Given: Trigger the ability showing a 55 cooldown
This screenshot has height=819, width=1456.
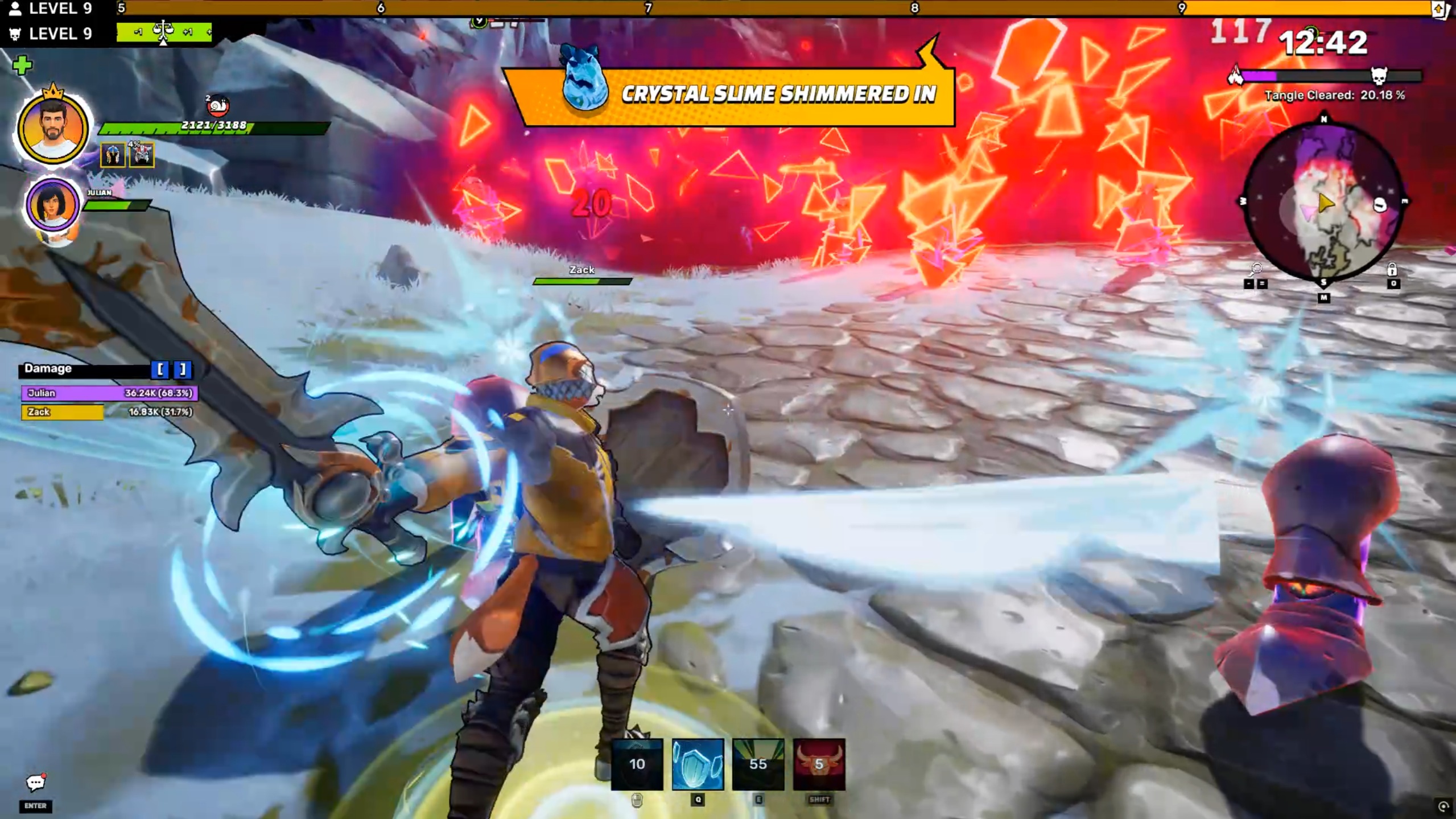Looking at the screenshot, I should coord(758,764).
